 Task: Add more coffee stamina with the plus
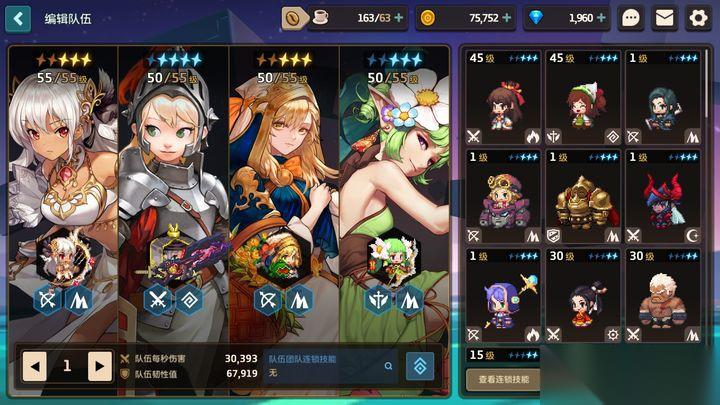pyautogui.click(x=400, y=17)
